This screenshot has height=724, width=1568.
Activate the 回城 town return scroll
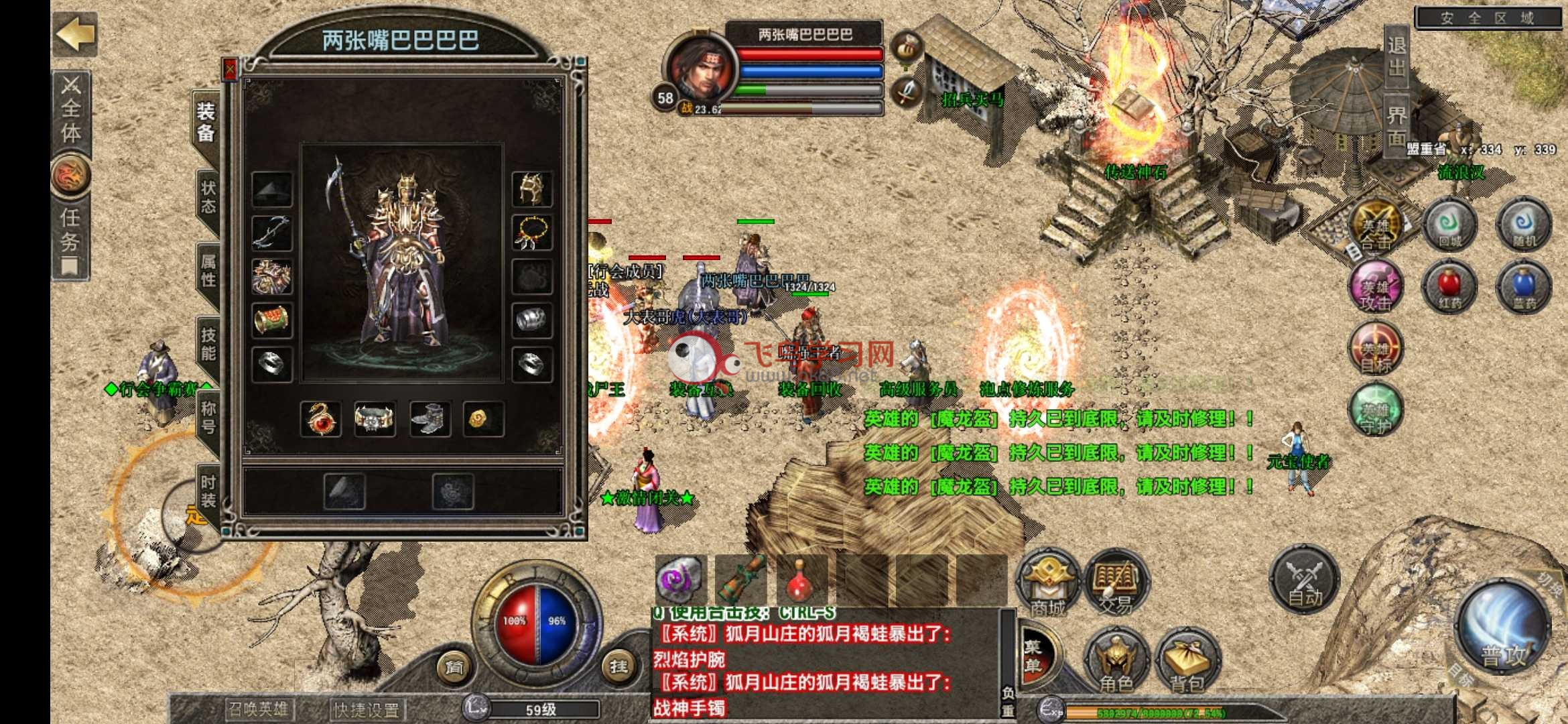(x=1449, y=226)
